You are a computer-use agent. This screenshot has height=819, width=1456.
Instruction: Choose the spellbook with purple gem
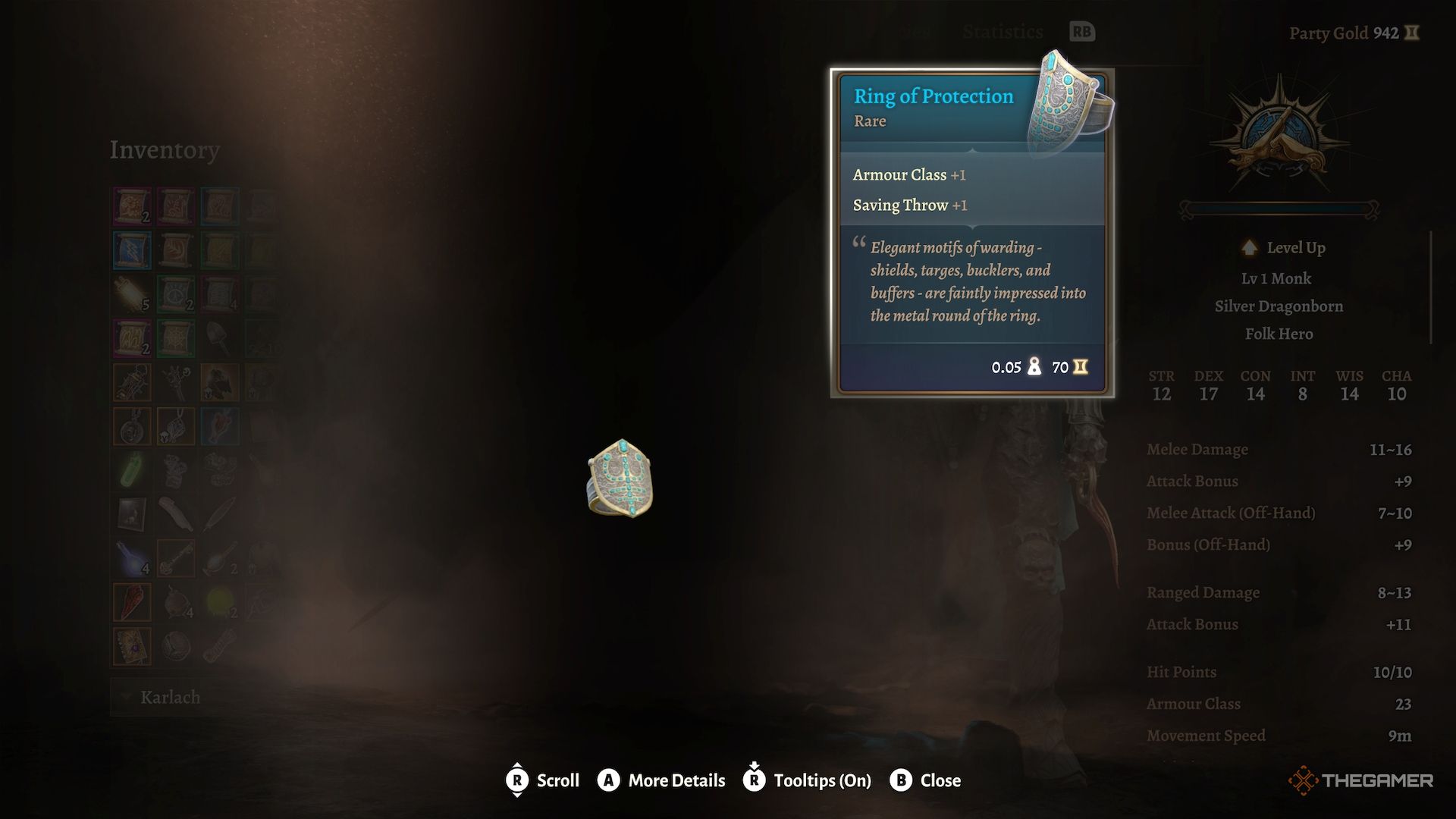point(132,646)
